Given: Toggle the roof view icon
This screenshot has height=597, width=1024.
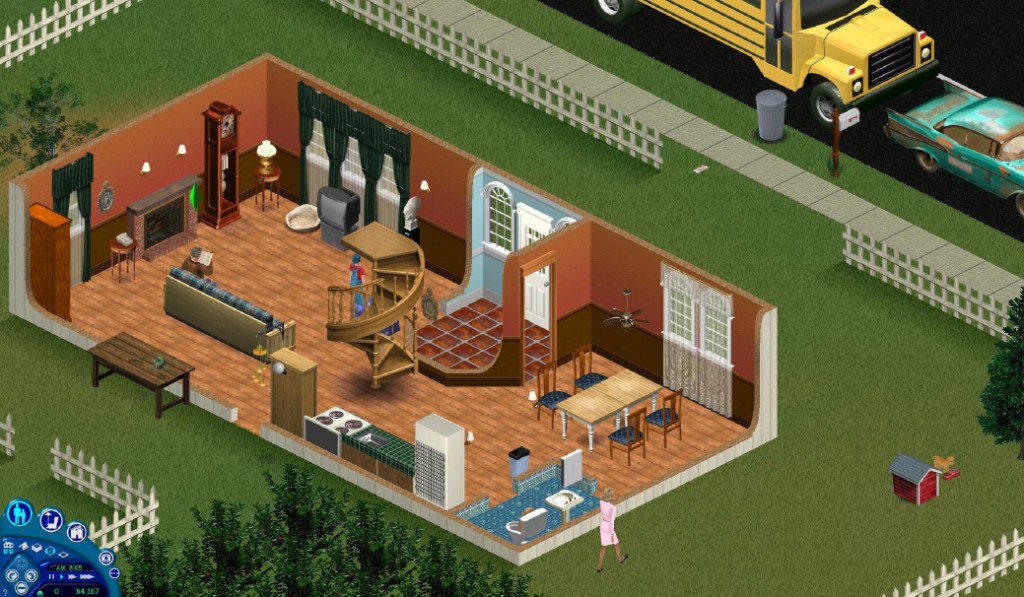Looking at the screenshot, I should pos(24,546).
